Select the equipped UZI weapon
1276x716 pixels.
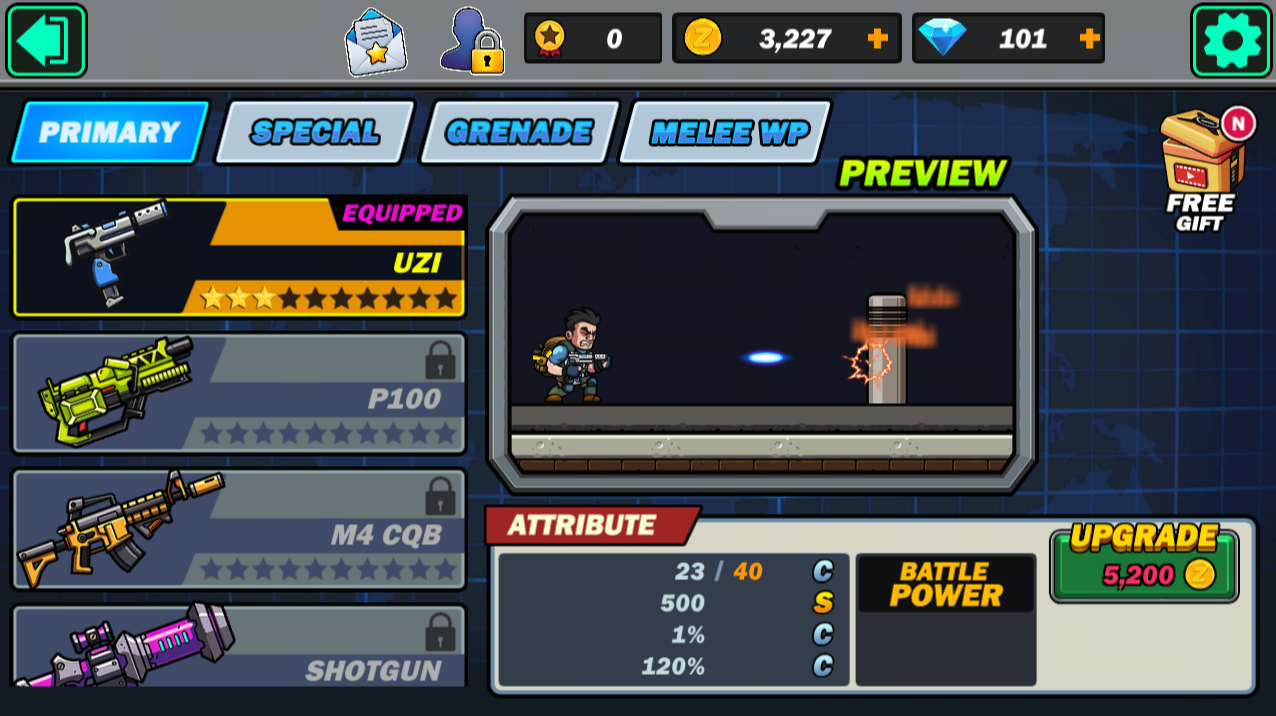tap(239, 257)
